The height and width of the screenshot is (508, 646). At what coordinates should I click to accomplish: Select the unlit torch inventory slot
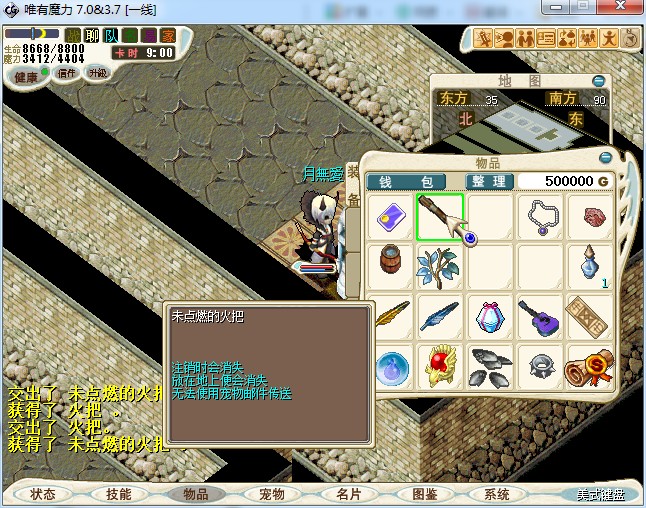coord(440,217)
